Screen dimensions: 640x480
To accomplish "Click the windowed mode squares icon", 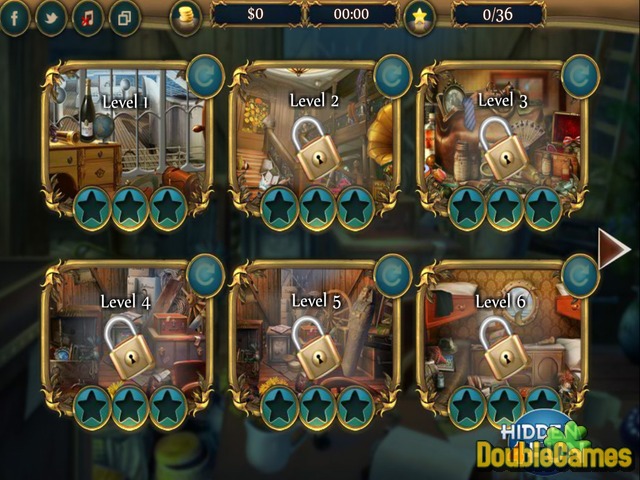I will 124,17.
